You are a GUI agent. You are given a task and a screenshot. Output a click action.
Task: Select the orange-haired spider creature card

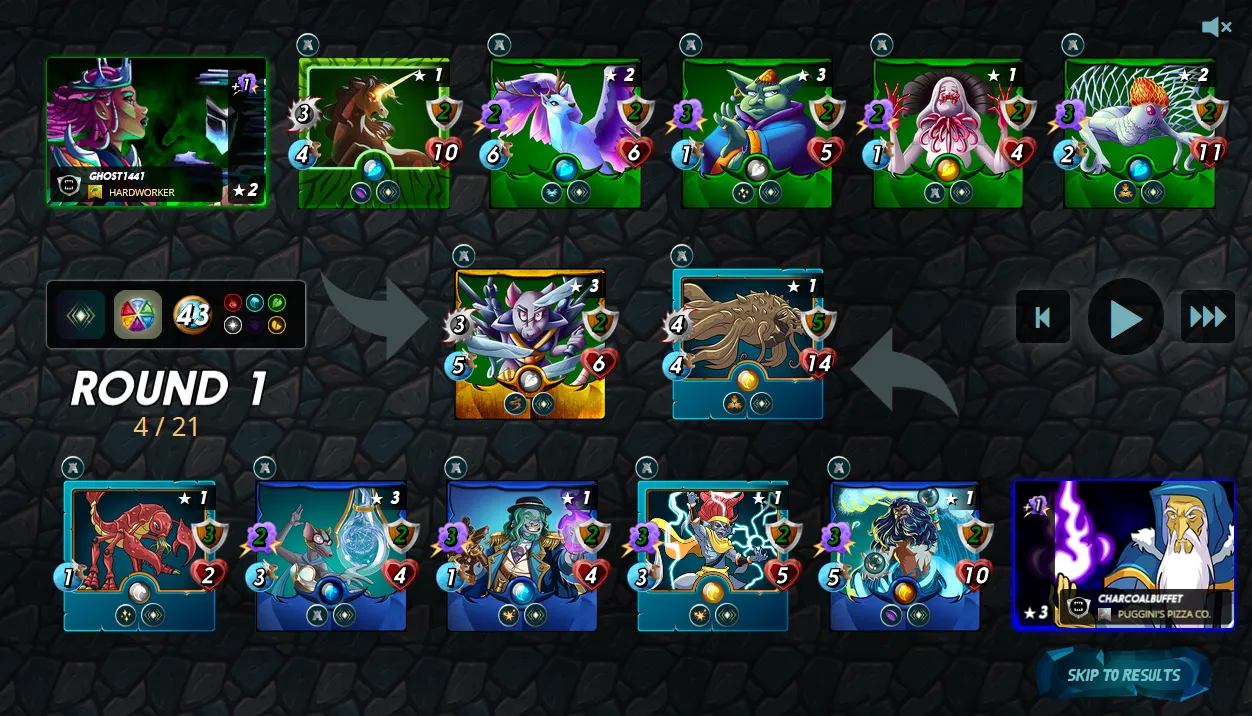(x=1139, y=132)
